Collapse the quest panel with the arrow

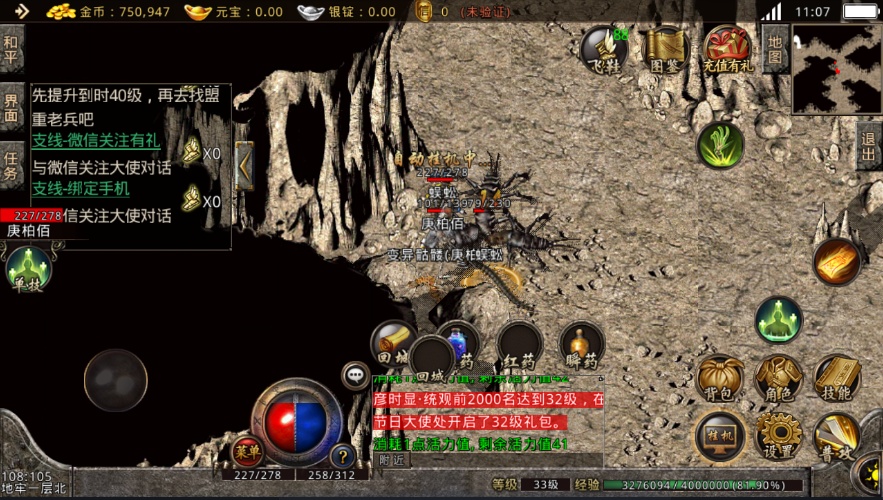tap(244, 166)
